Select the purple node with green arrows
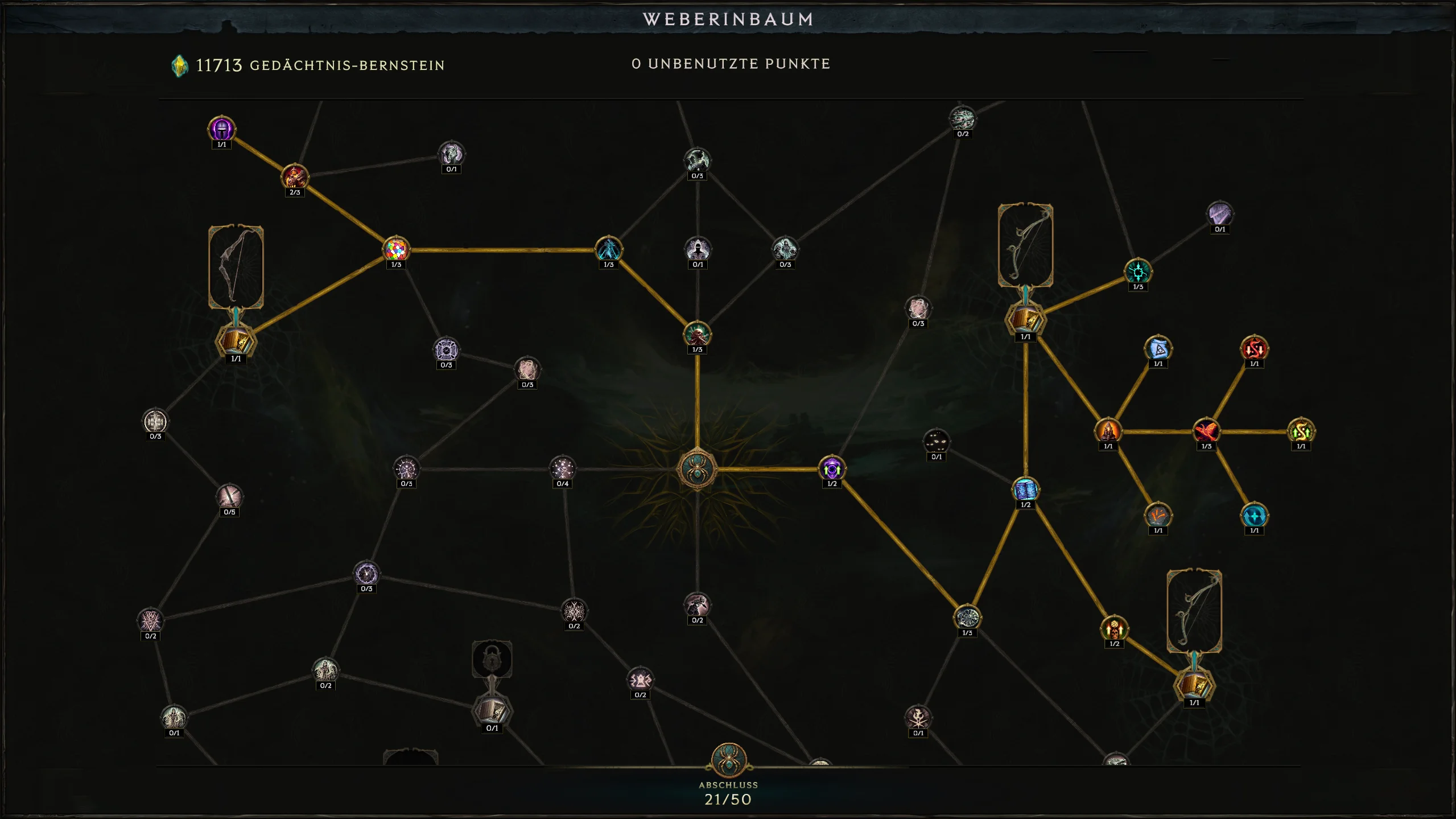Screen dimensions: 1456x819 tap(831, 468)
